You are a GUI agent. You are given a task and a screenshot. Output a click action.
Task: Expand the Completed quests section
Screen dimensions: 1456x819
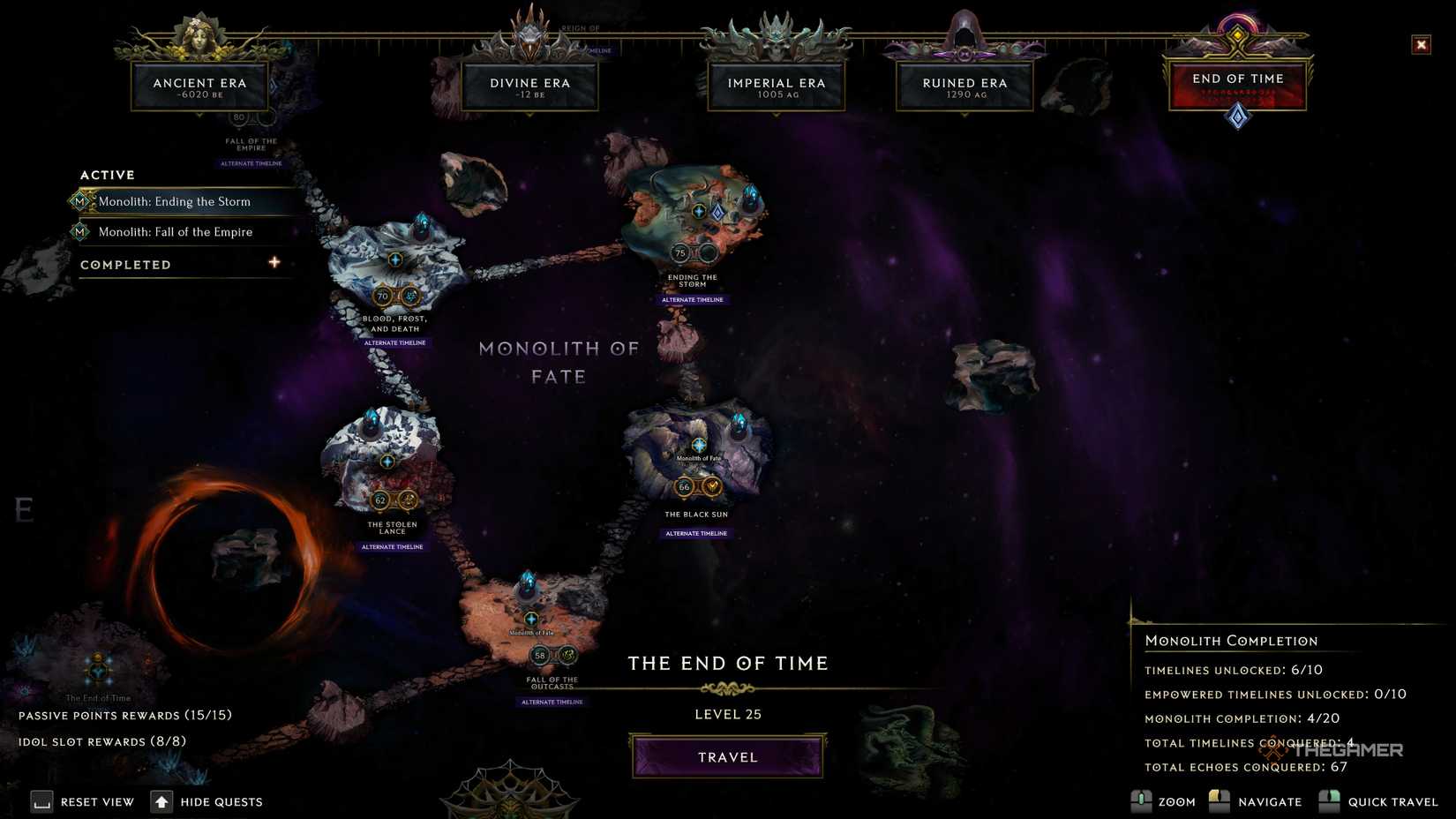pyautogui.click(x=274, y=262)
